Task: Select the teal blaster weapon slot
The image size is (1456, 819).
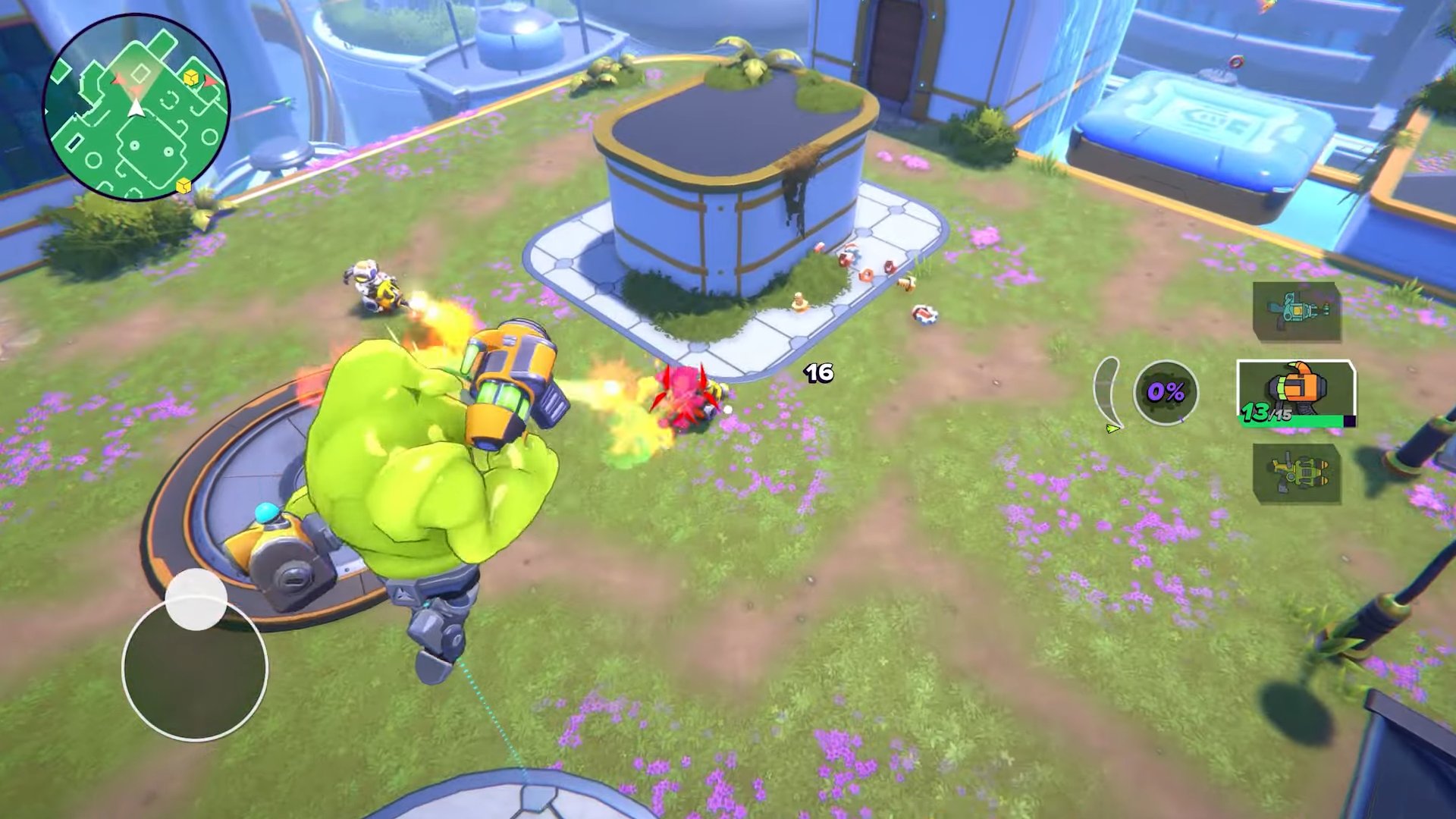Action: pyautogui.click(x=1297, y=311)
